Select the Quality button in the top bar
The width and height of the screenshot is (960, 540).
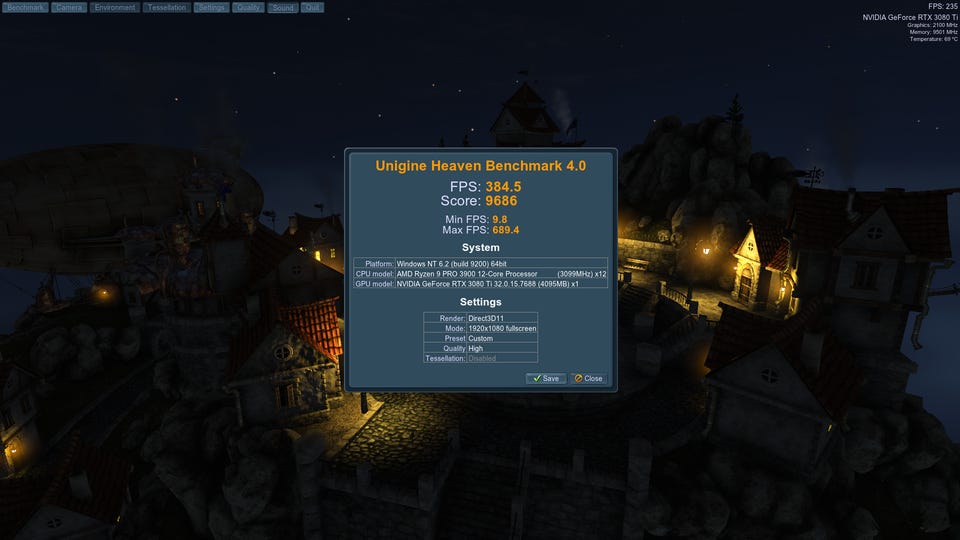(x=248, y=7)
